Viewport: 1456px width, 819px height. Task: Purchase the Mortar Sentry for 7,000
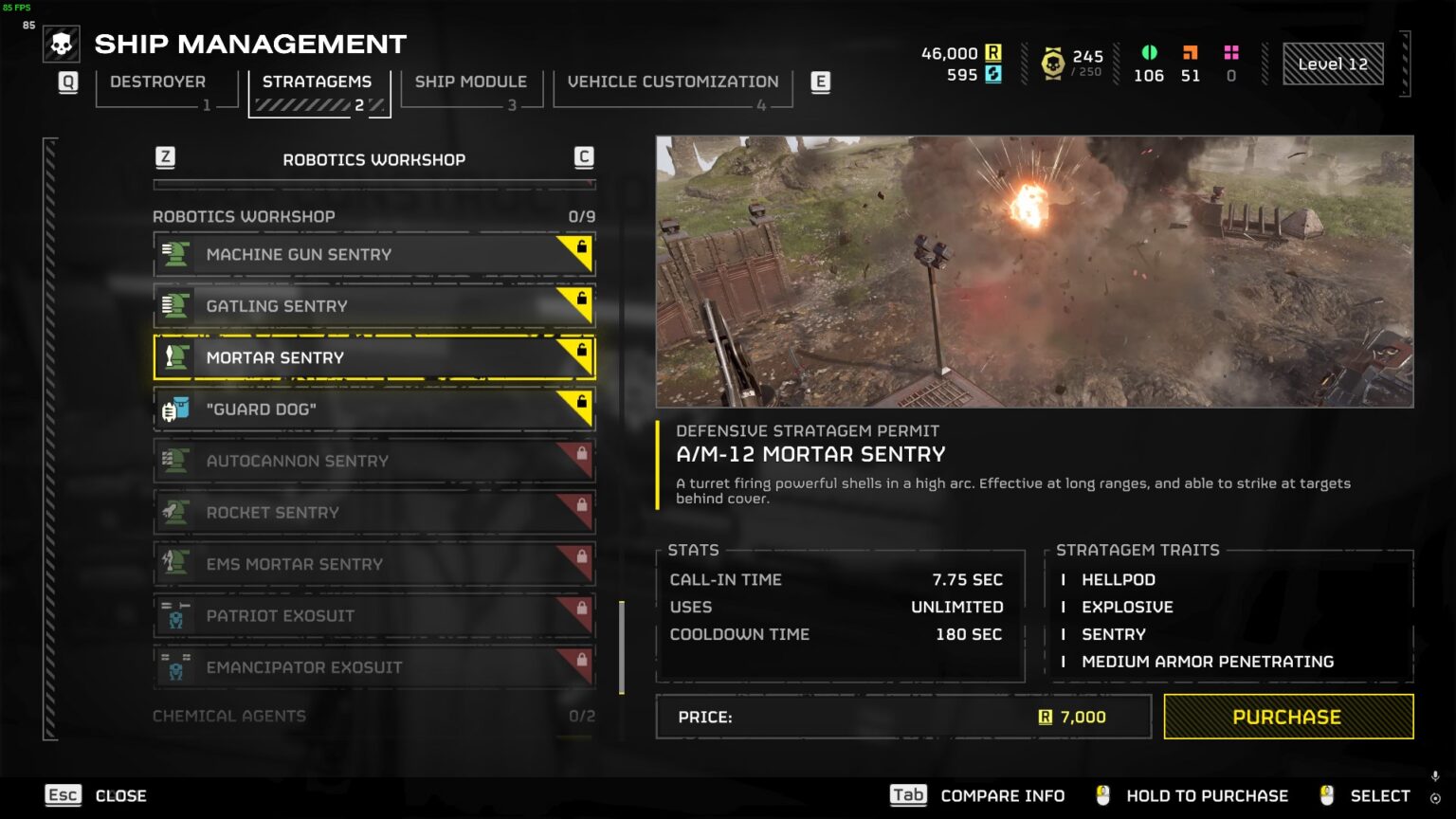tap(1287, 717)
